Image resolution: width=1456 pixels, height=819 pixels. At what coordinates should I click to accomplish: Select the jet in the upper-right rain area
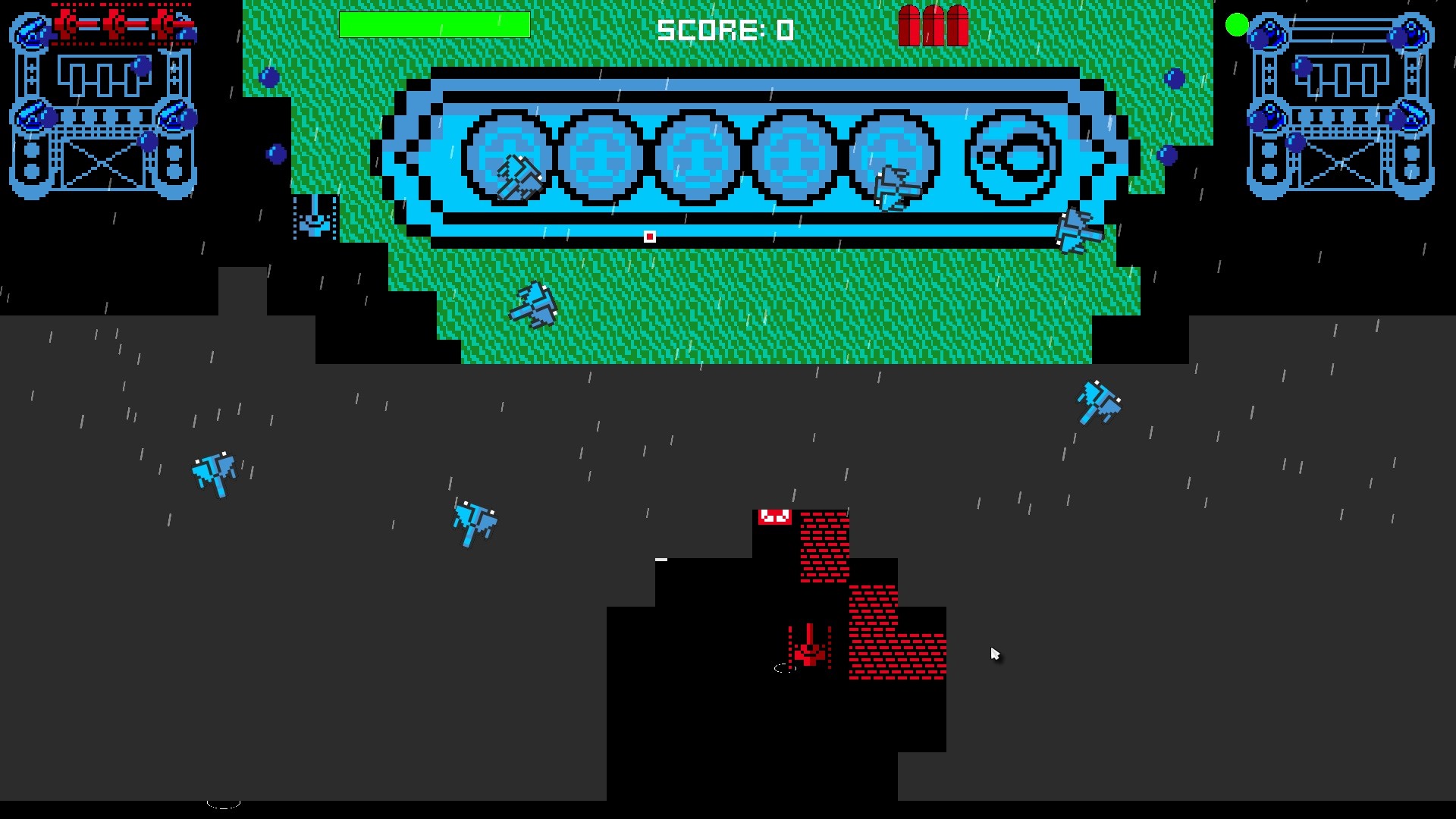(1100, 402)
